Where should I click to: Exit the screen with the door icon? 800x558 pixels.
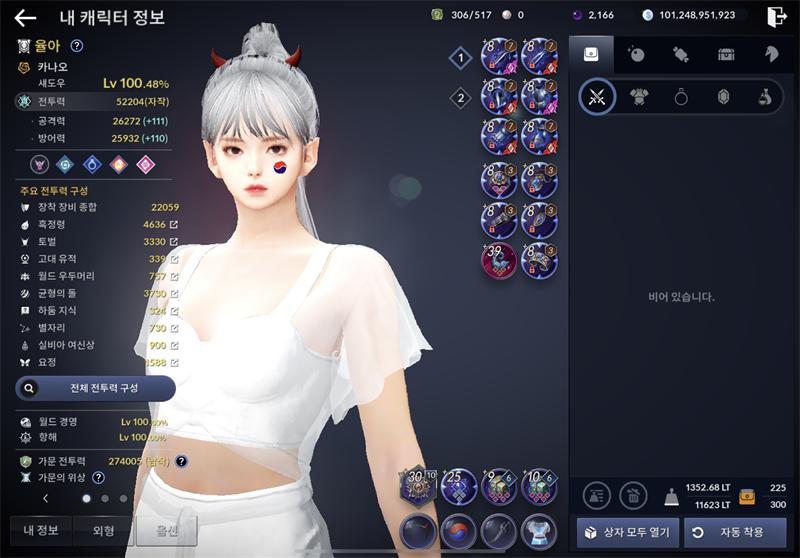point(777,16)
